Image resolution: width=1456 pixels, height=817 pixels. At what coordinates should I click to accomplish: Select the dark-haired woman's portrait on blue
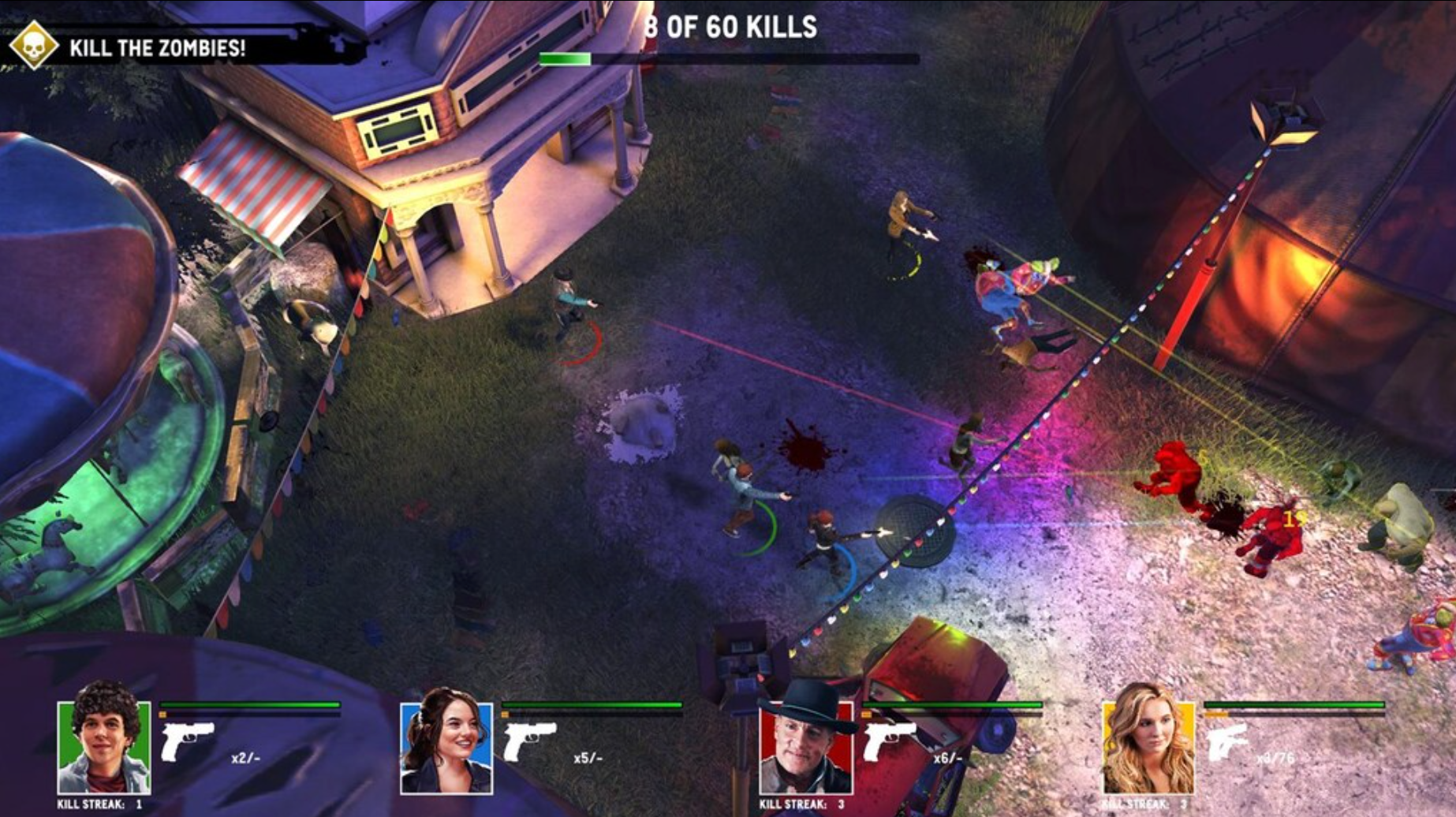pyautogui.click(x=446, y=746)
